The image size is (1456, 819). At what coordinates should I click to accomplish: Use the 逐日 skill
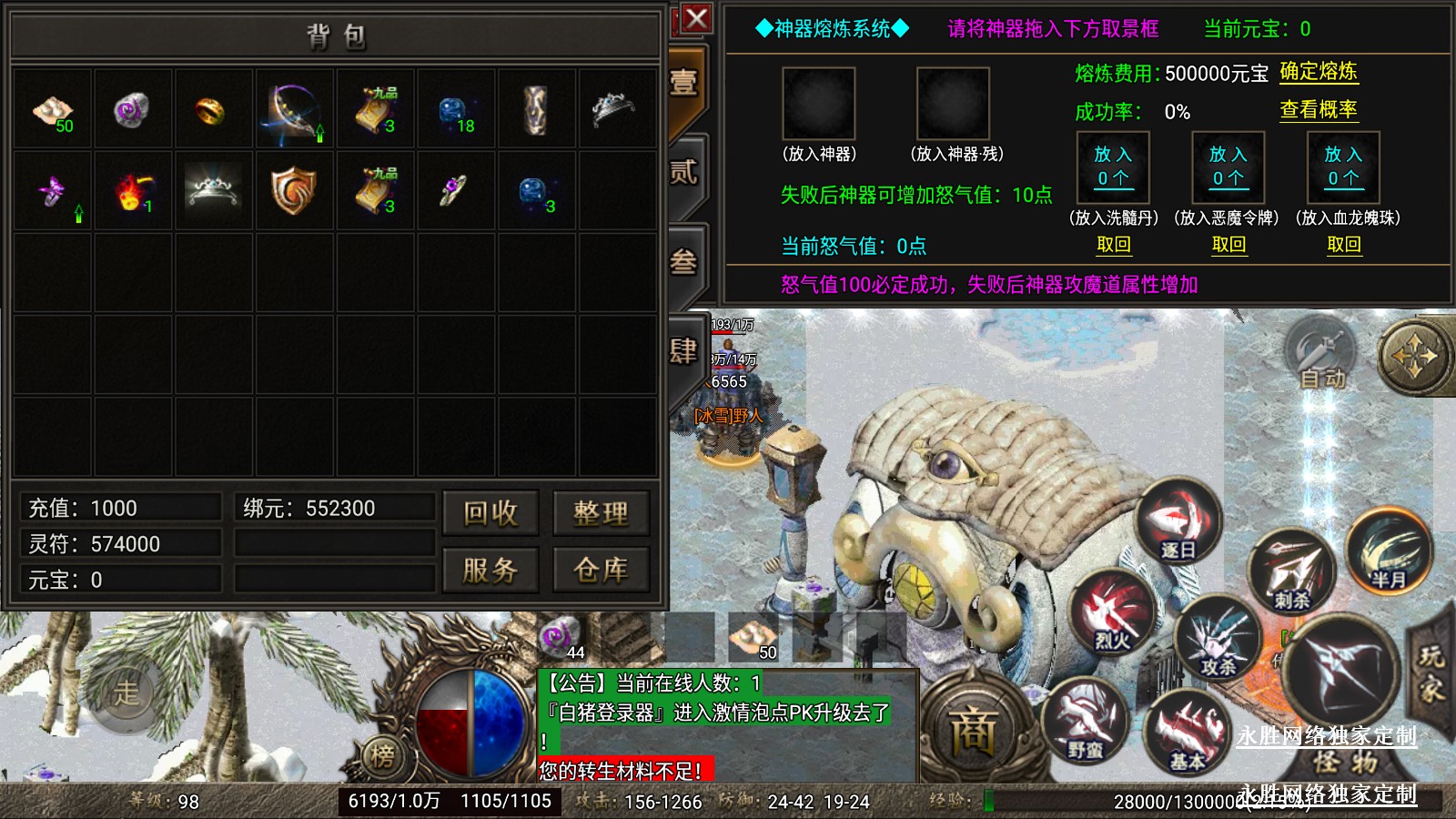[x=1178, y=522]
